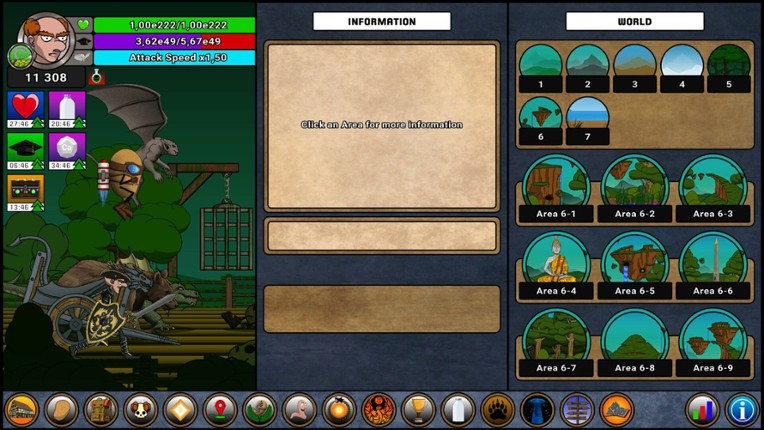Viewport: 764px width, 430px height.
Task: Click the bear paw toolbar icon
Action: 497,409
